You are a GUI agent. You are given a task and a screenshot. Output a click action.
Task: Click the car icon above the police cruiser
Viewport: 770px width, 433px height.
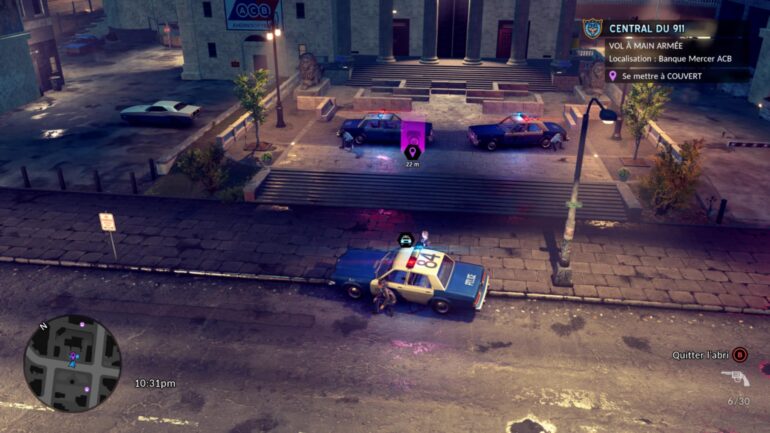(x=405, y=239)
